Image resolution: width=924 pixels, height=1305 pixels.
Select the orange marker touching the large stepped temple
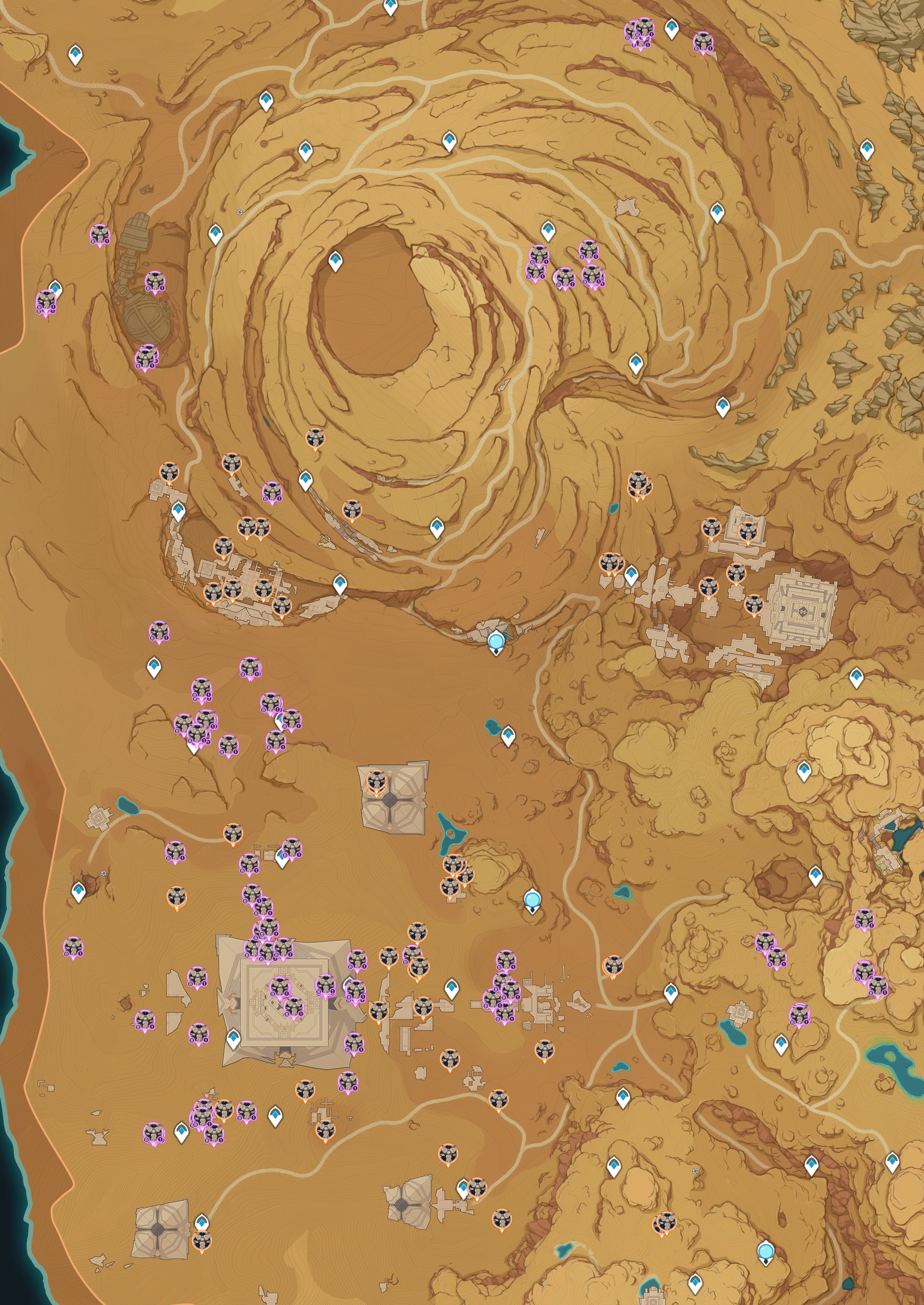point(754,604)
